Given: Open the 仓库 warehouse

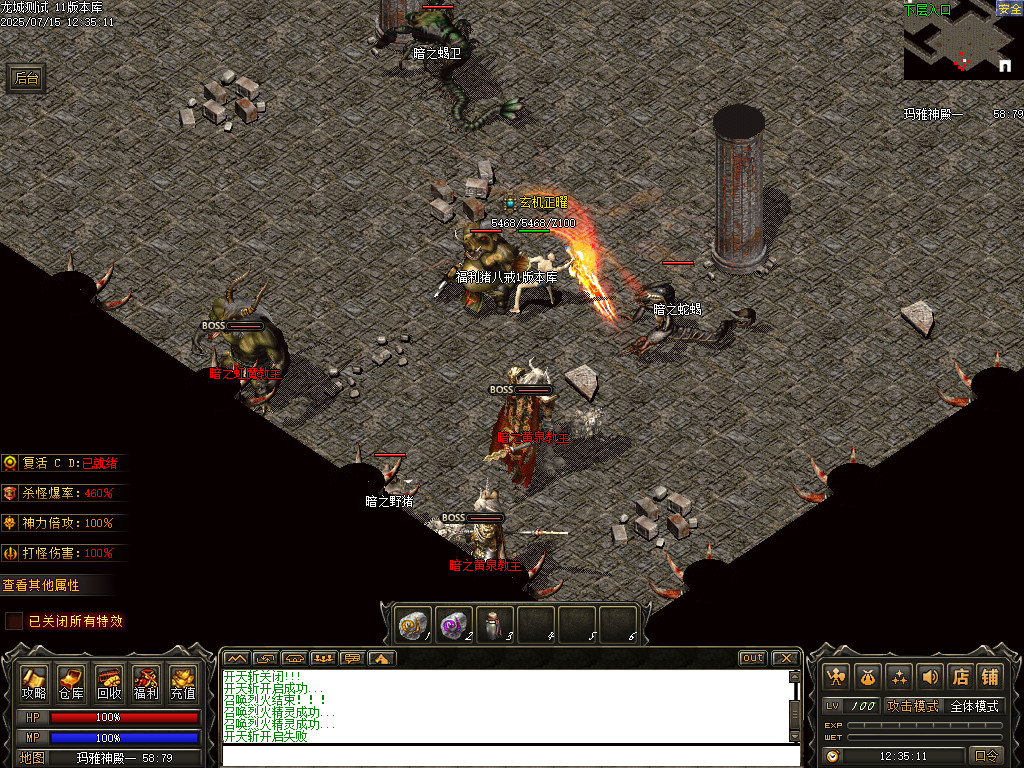Looking at the screenshot, I should (x=71, y=682).
